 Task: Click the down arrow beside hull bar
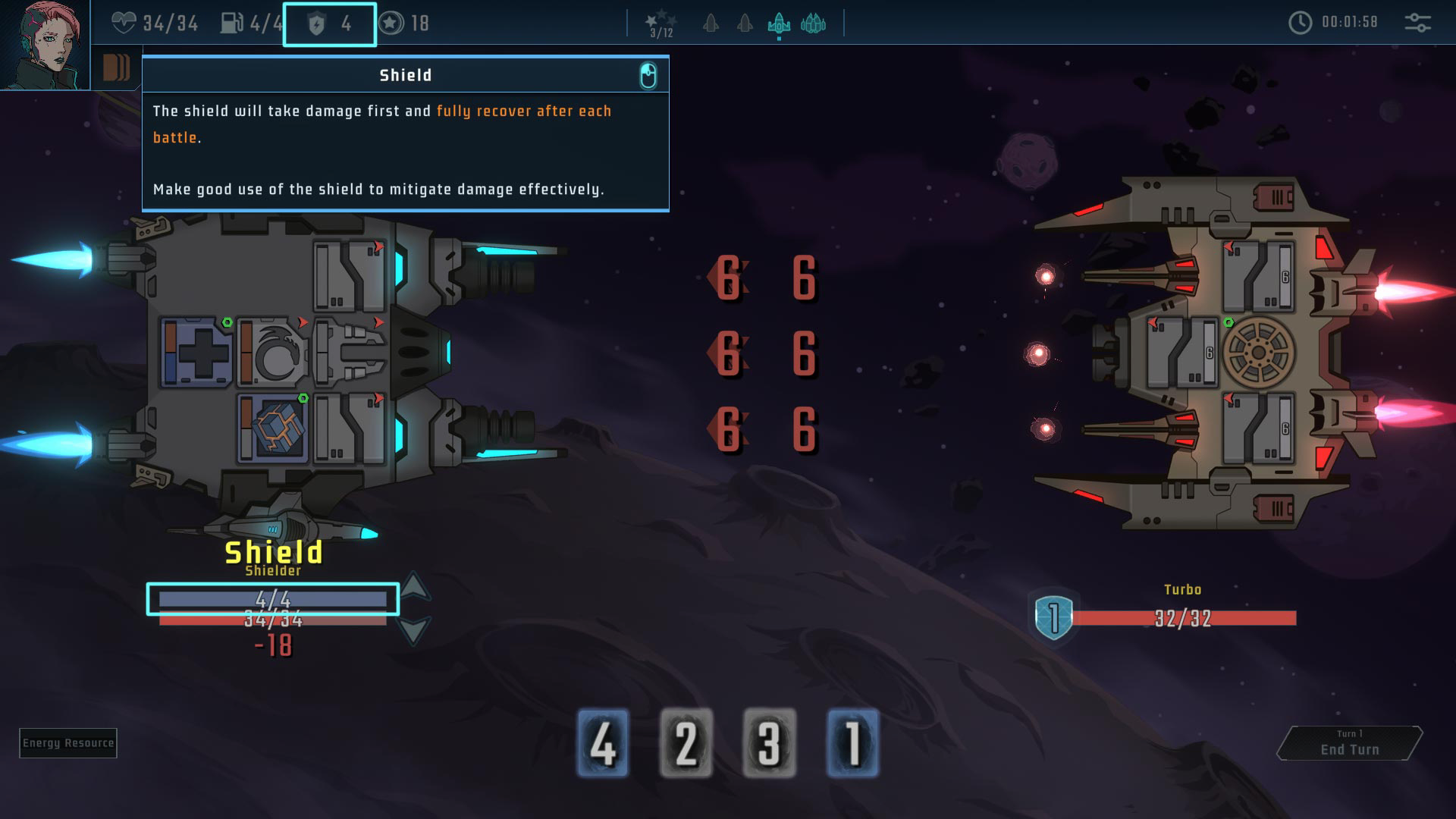414,629
